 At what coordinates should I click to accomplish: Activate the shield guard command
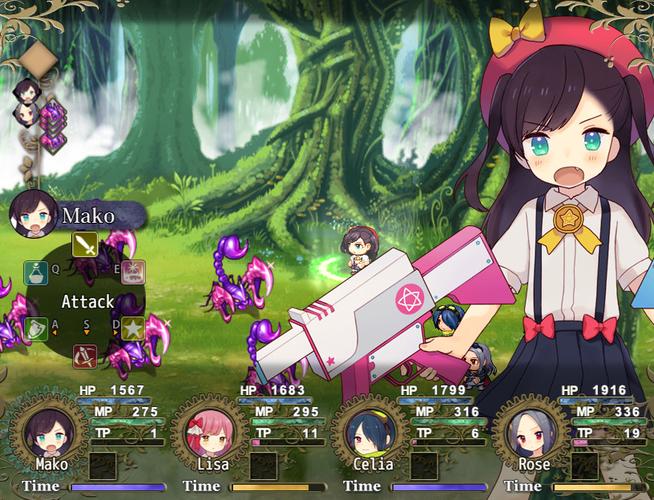coord(36,328)
